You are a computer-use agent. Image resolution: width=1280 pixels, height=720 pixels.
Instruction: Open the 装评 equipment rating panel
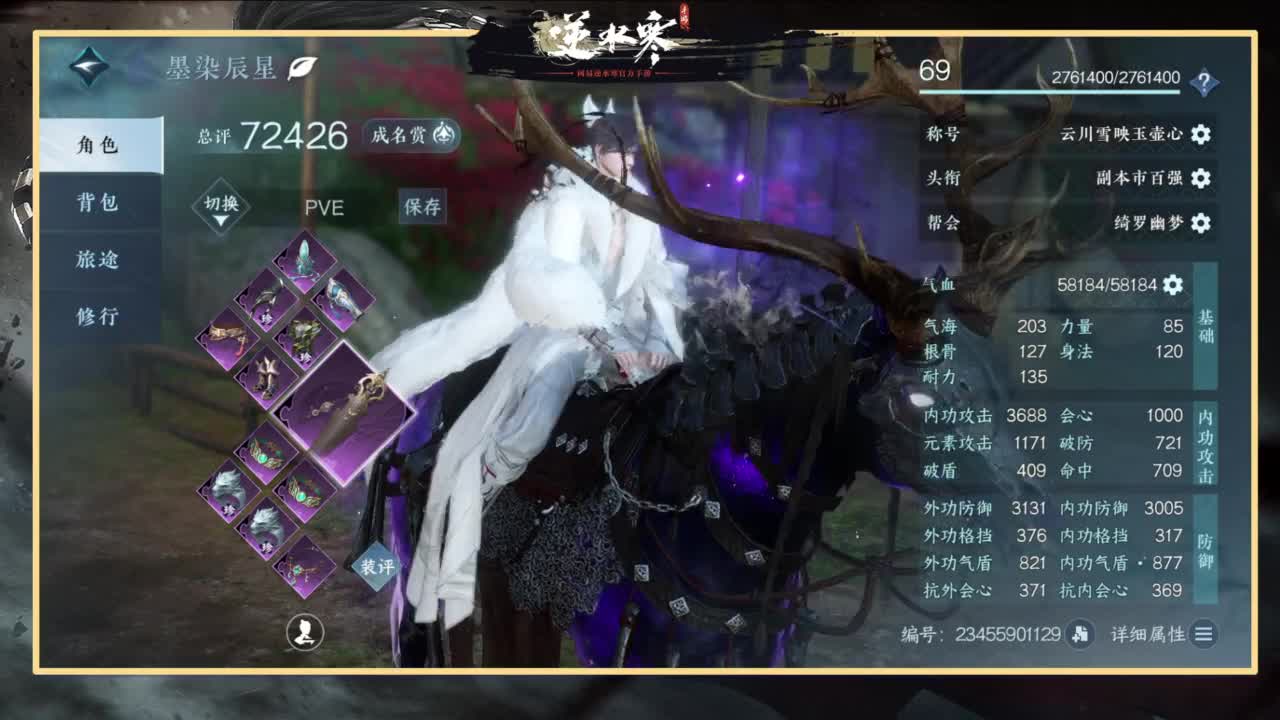coord(377,566)
